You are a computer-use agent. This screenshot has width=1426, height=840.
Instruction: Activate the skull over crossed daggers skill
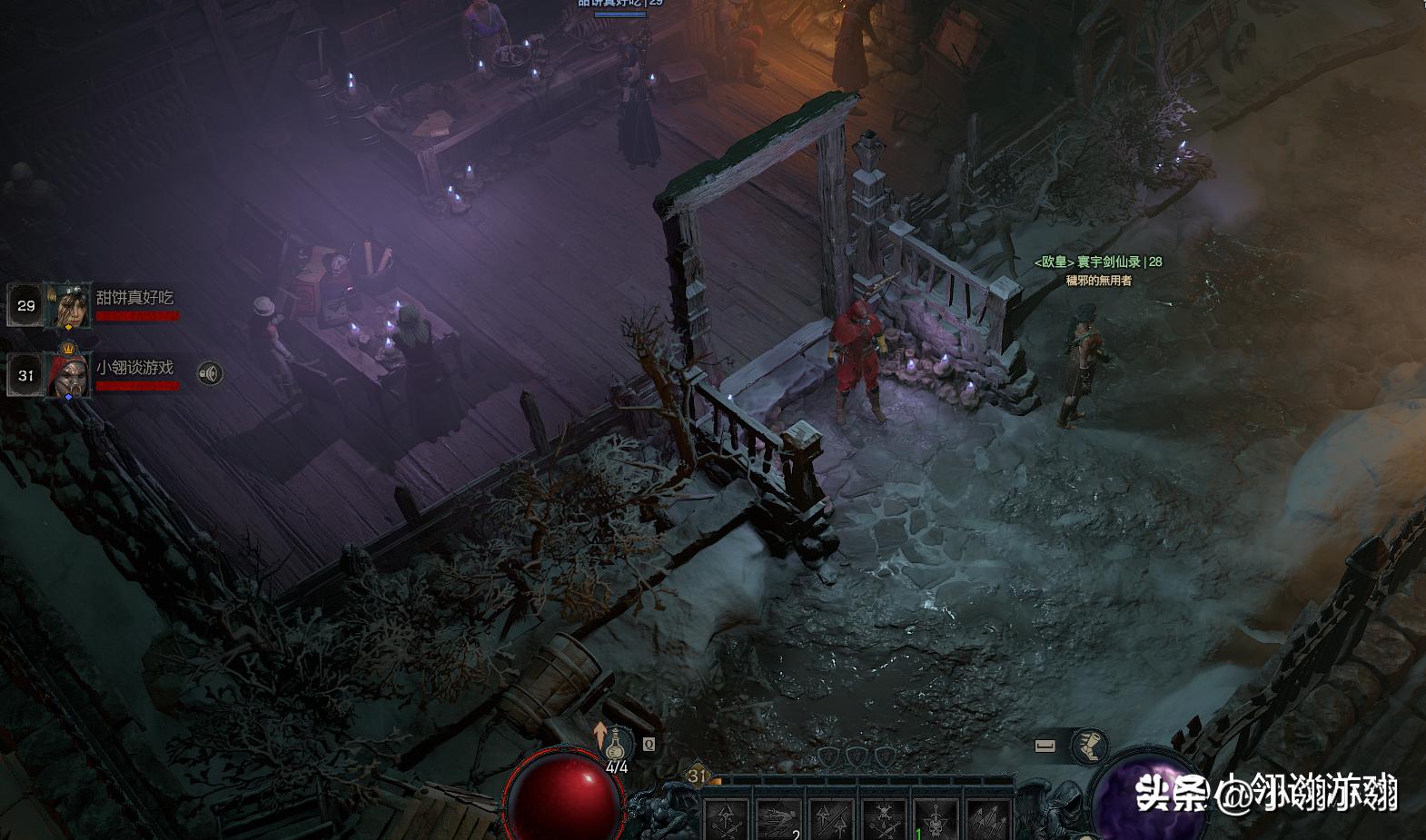pos(883,820)
